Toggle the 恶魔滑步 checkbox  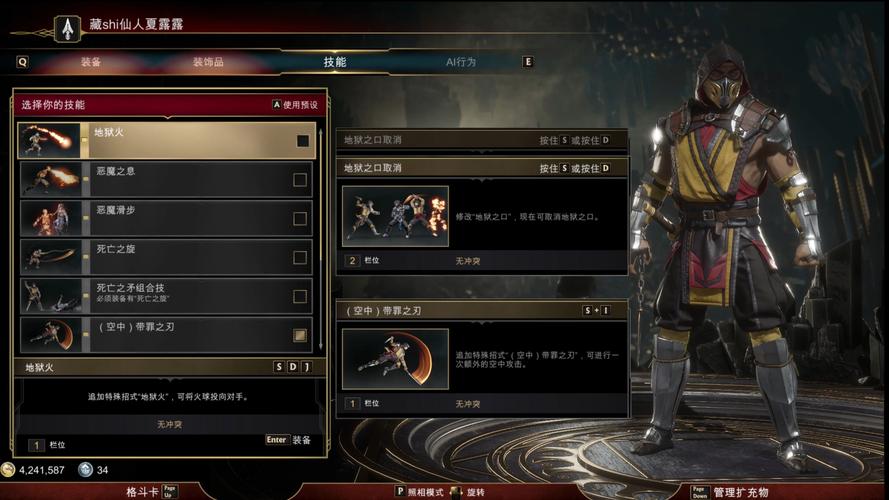click(x=300, y=219)
